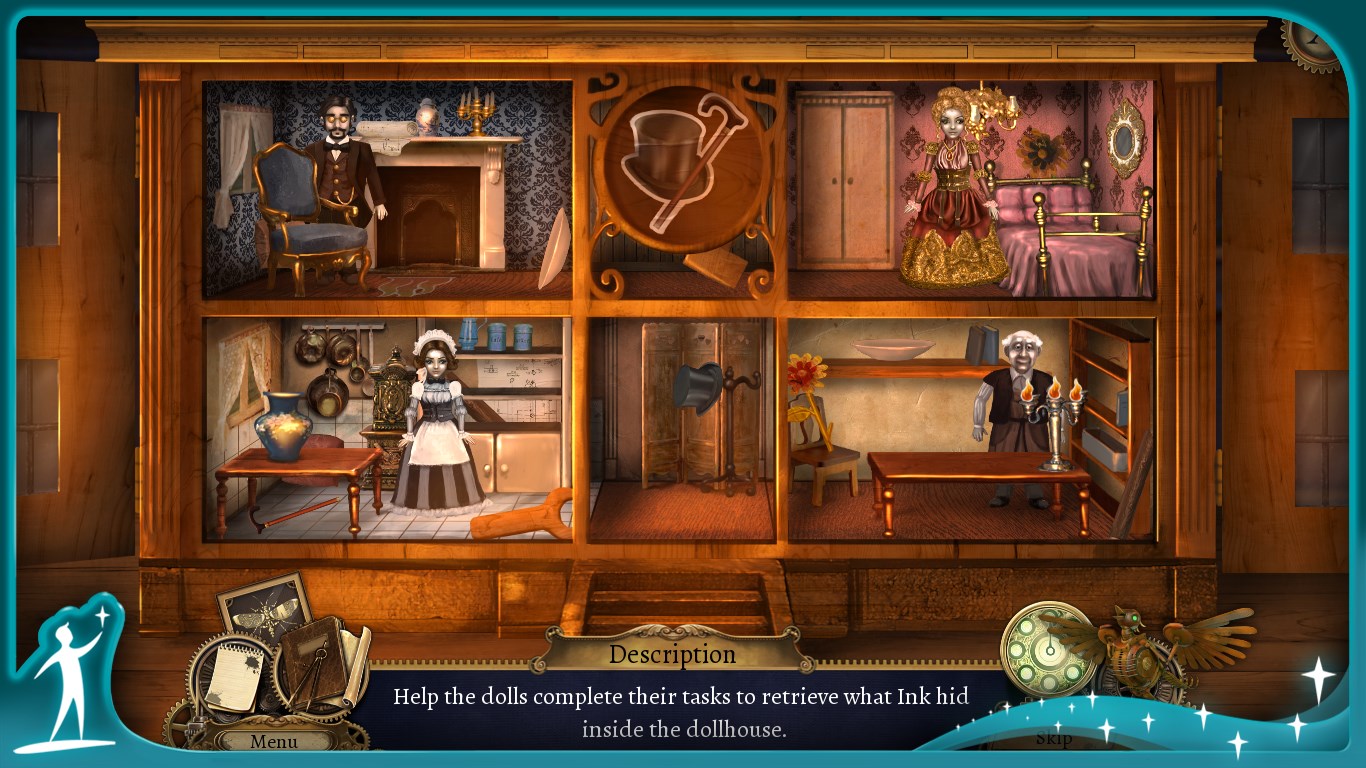This screenshot has width=1366, height=768.
Task: Open the Menu button
Action: click(274, 741)
